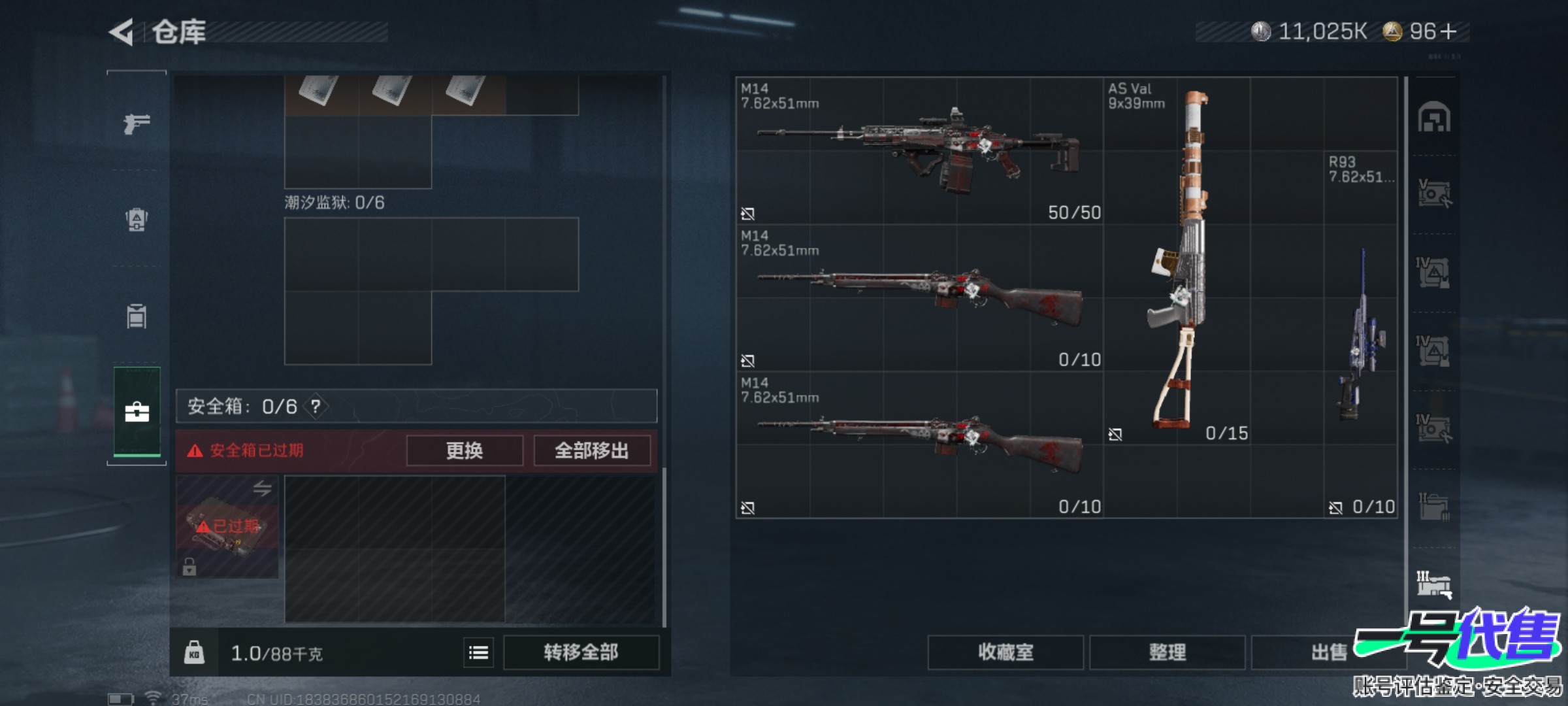Screen dimensions: 1568x706
Task: Toggle the list view icon
Action: pos(479,652)
